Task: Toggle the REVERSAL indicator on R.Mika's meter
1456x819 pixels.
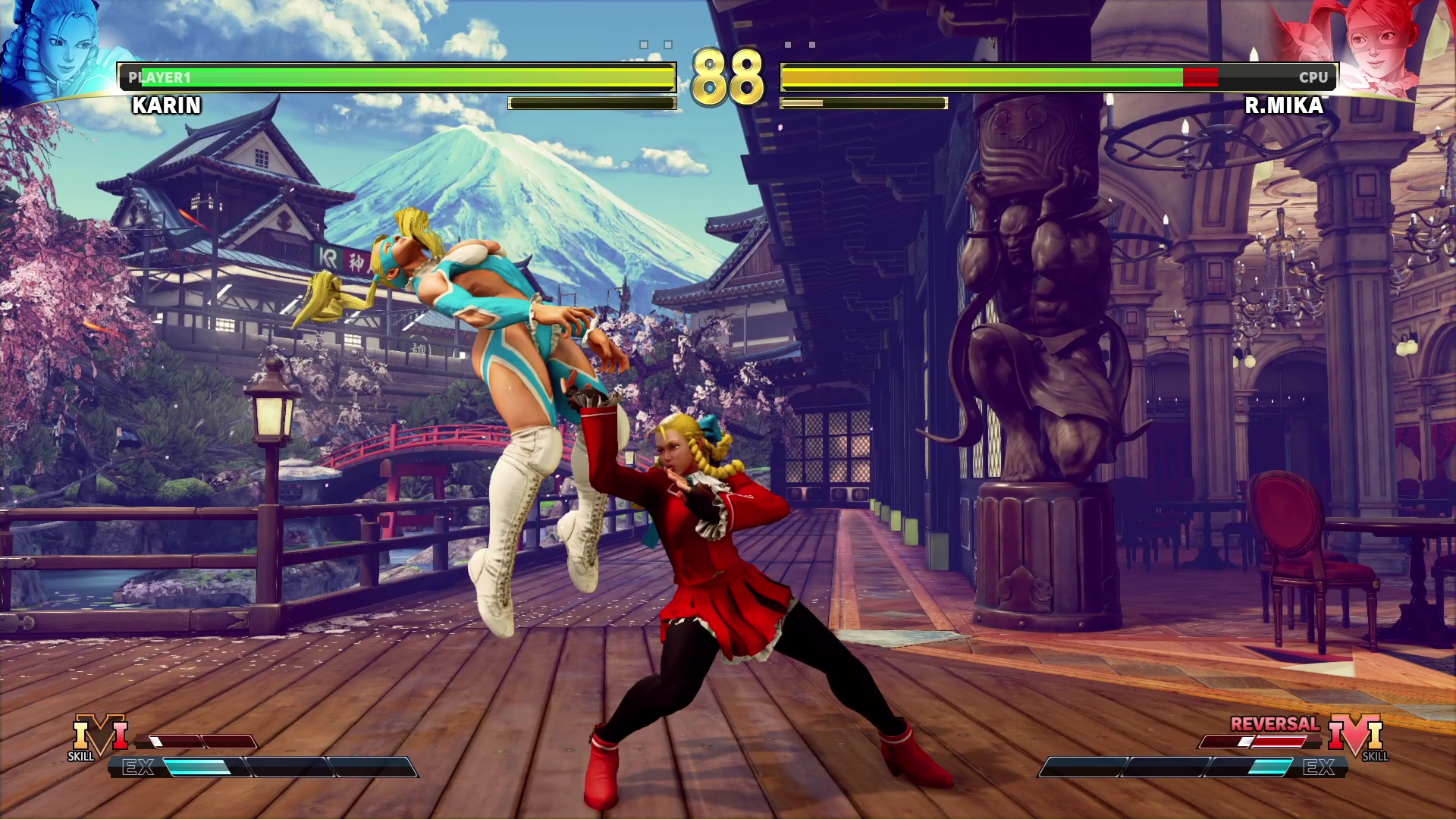Action: (1276, 724)
